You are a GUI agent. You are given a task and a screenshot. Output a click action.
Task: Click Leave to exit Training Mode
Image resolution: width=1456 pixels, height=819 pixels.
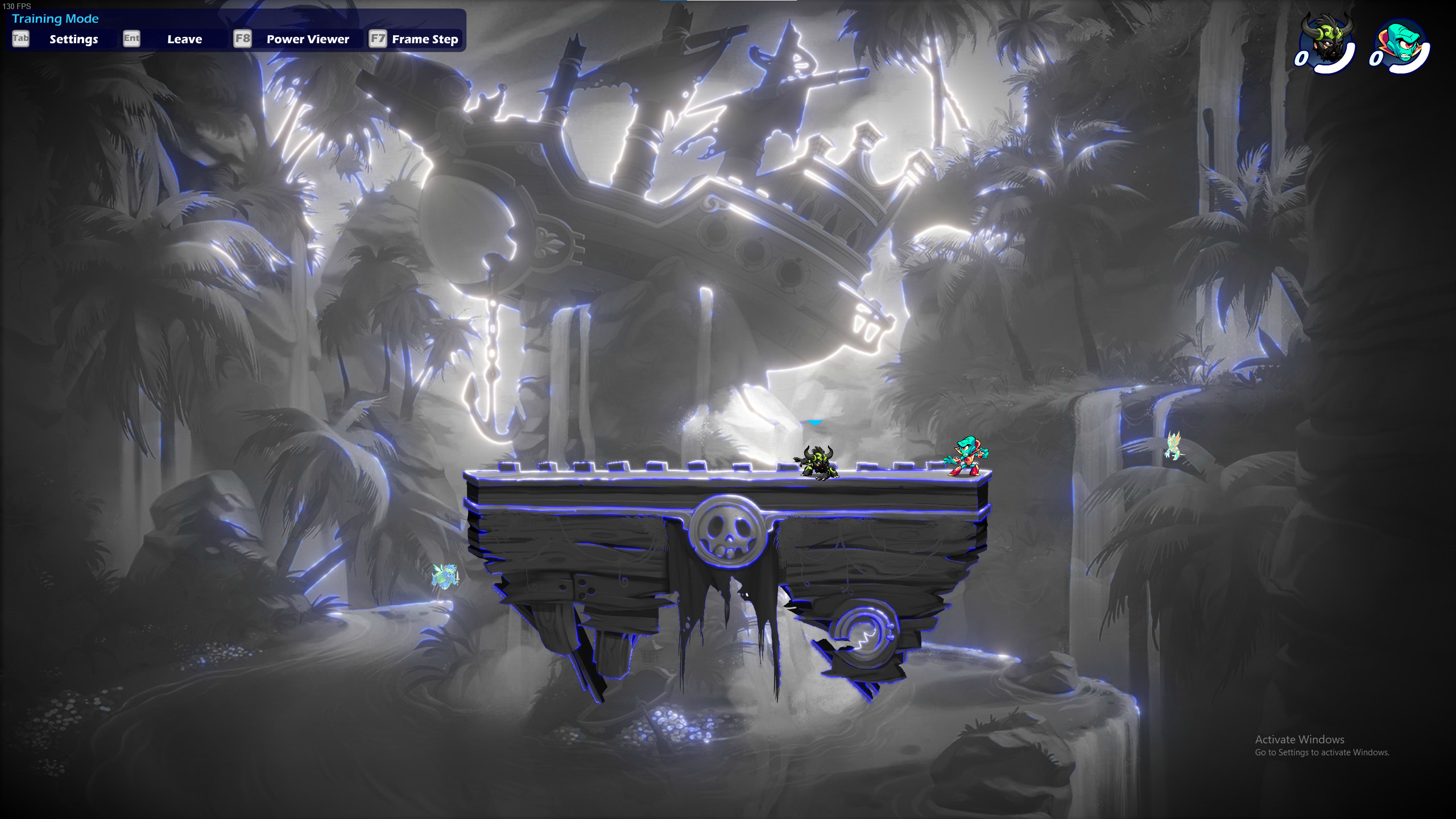coord(185,39)
